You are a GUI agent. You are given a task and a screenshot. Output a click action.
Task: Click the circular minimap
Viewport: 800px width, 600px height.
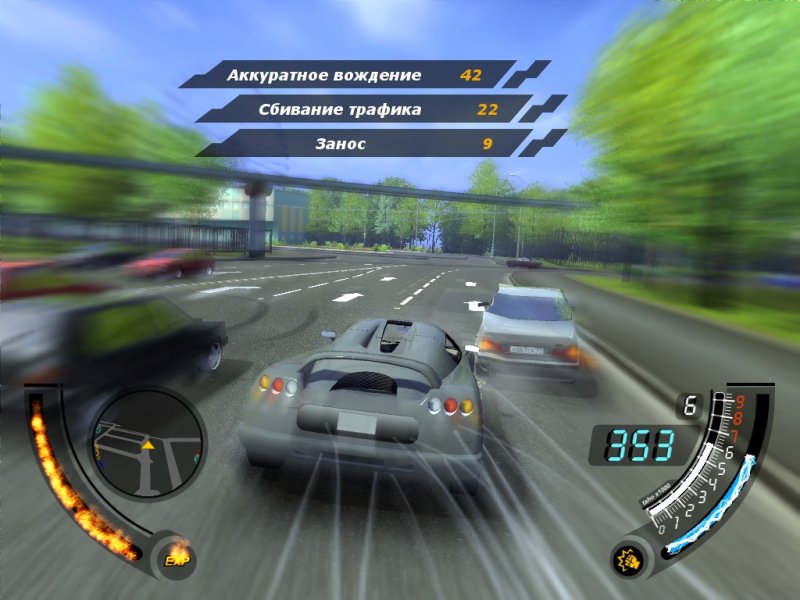147,444
